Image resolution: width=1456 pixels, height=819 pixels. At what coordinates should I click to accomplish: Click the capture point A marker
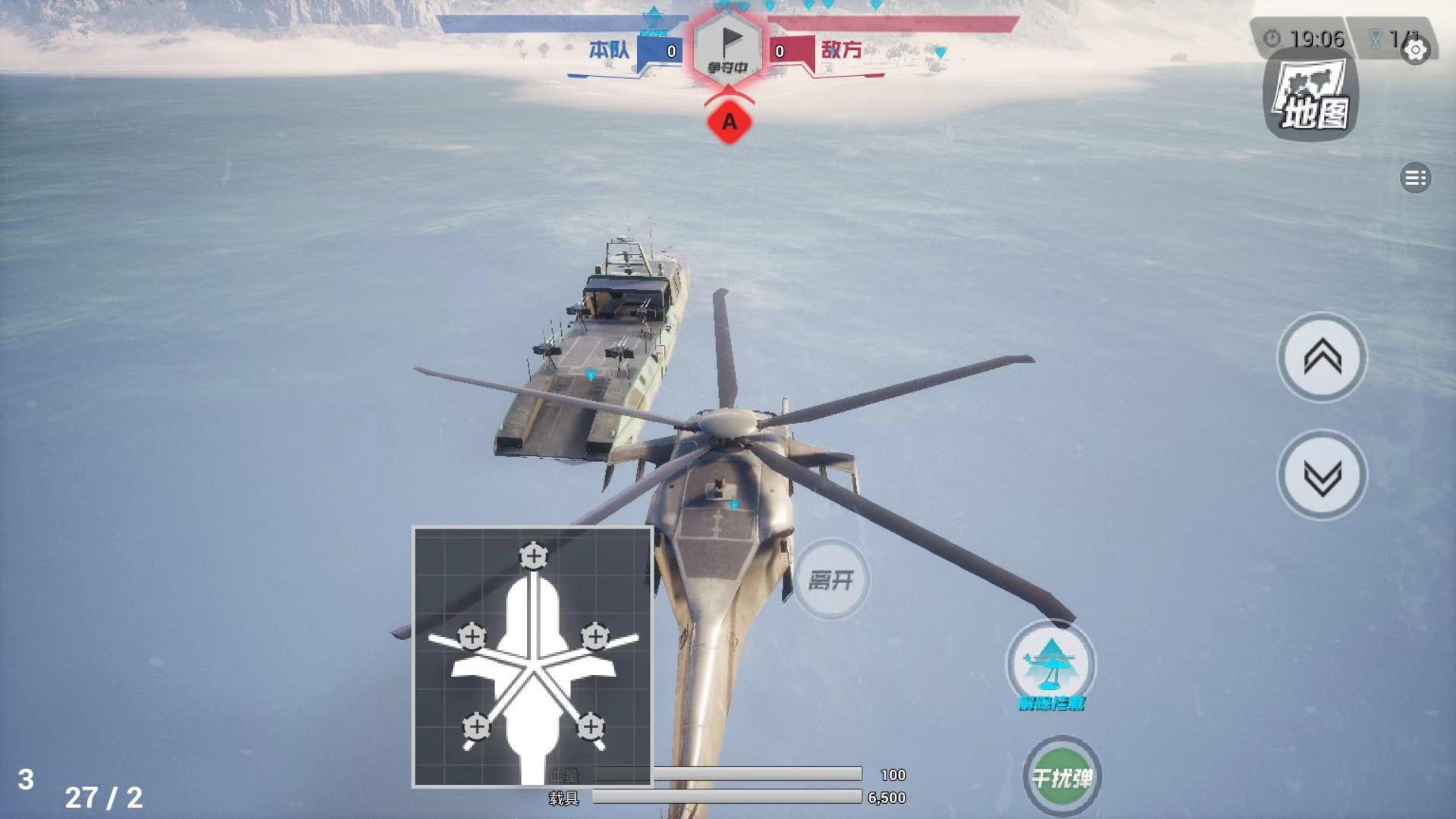point(730,120)
